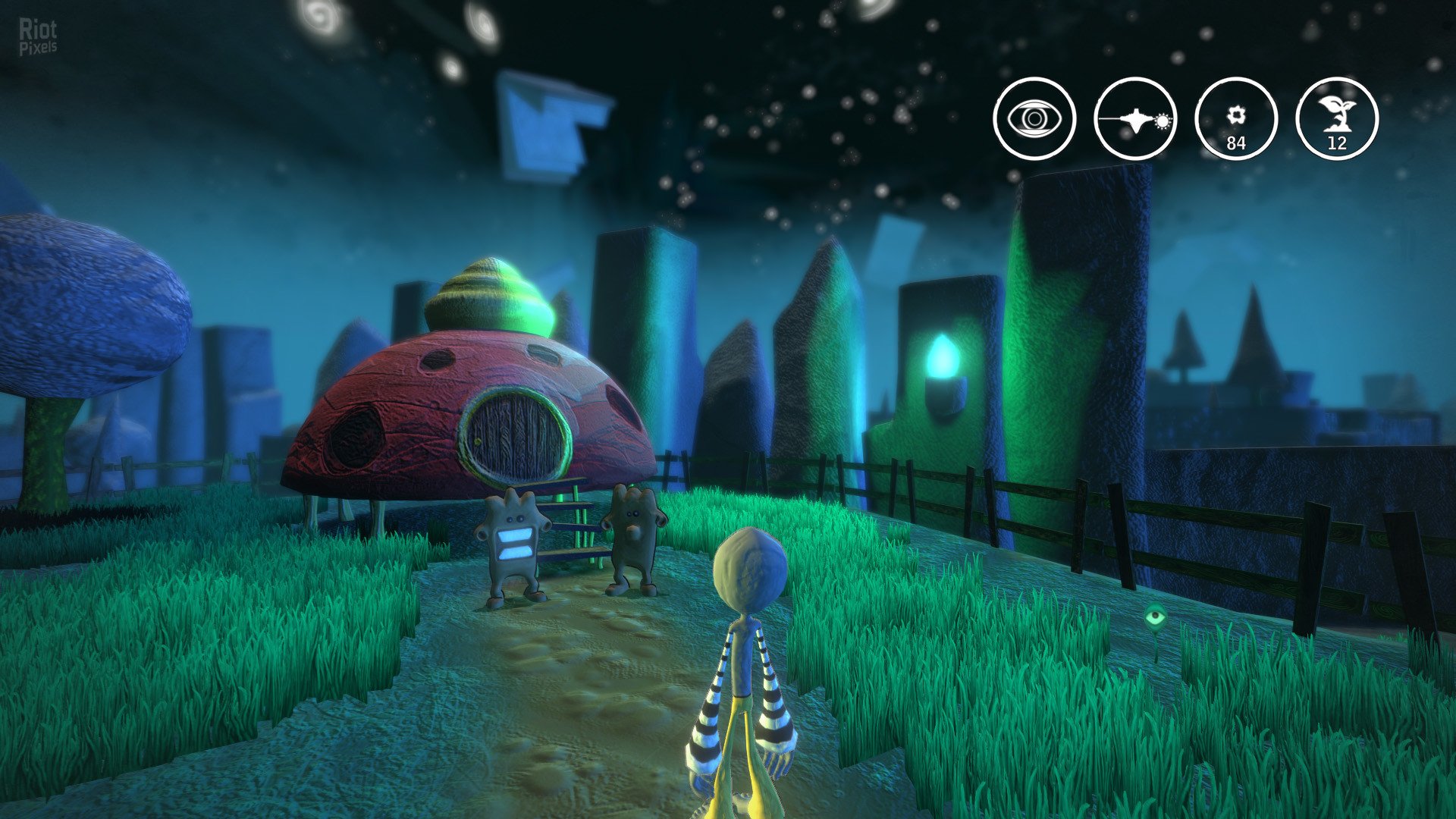Click the flower icon showing 84
The image size is (1456, 819).
click(x=1236, y=119)
